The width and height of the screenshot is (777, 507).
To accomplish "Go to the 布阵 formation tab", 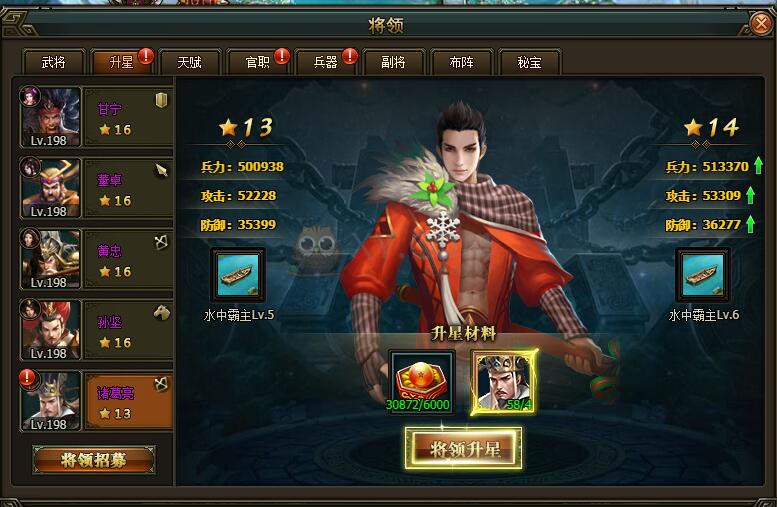I will tap(461, 62).
